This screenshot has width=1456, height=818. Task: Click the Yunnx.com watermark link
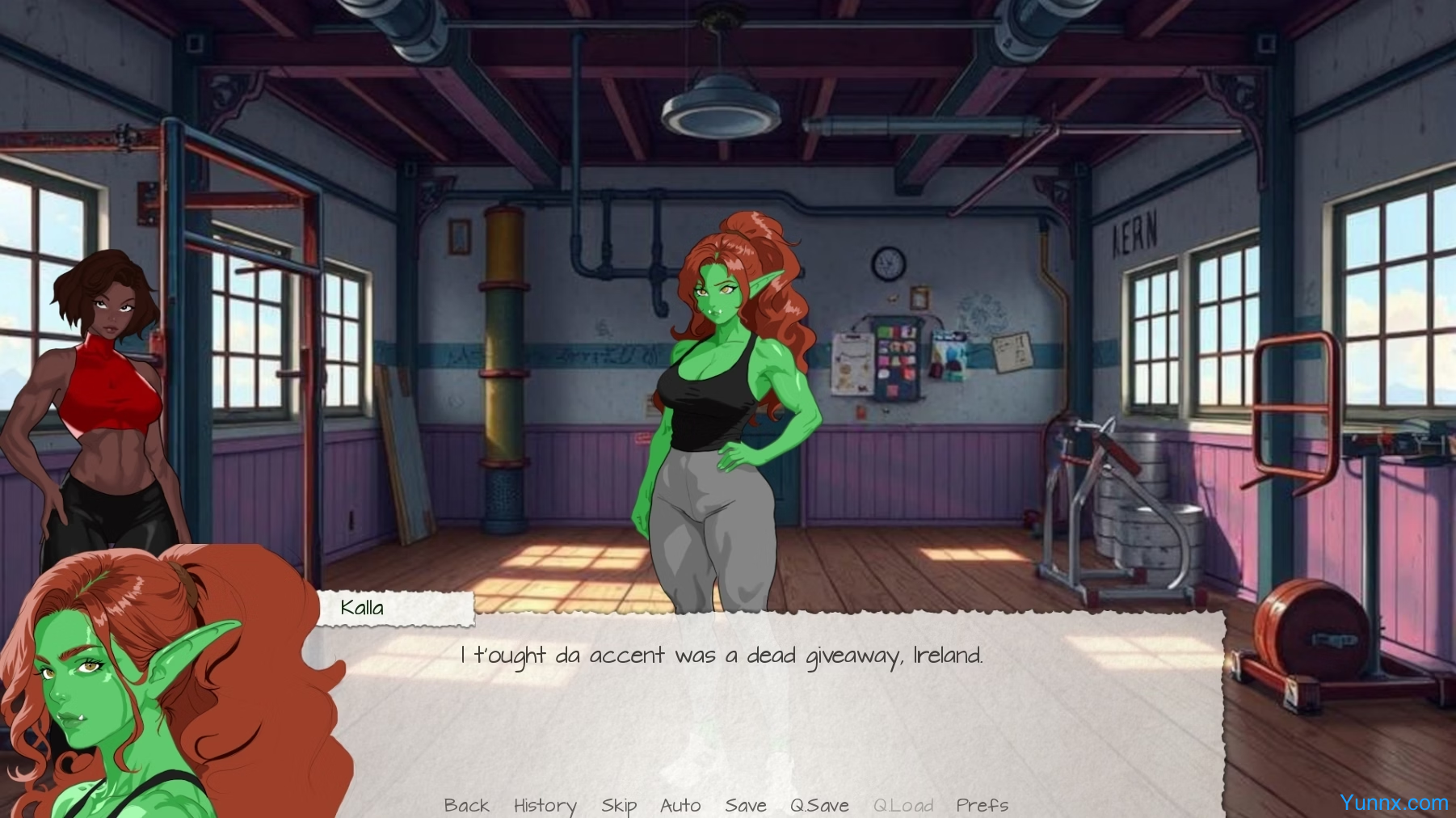(1393, 802)
